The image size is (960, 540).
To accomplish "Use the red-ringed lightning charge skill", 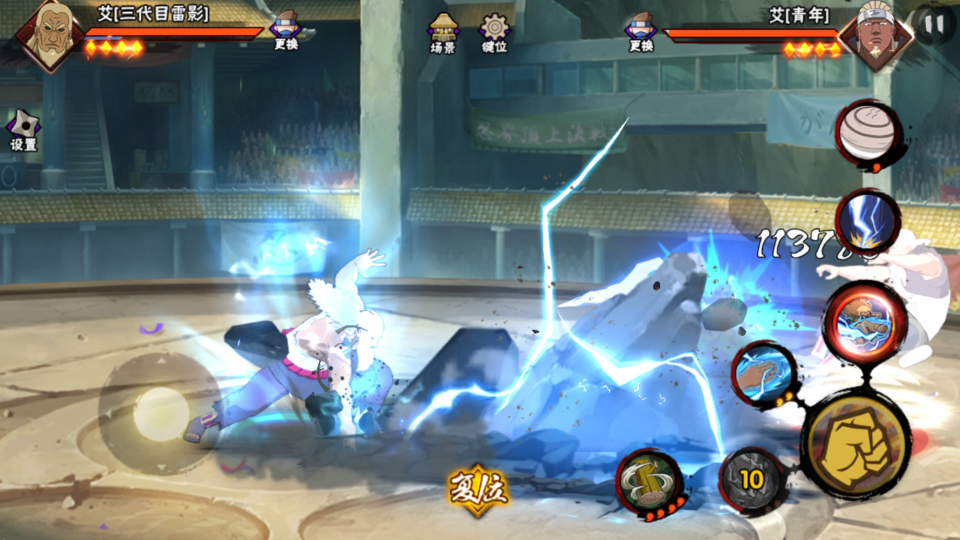I will (x=864, y=319).
